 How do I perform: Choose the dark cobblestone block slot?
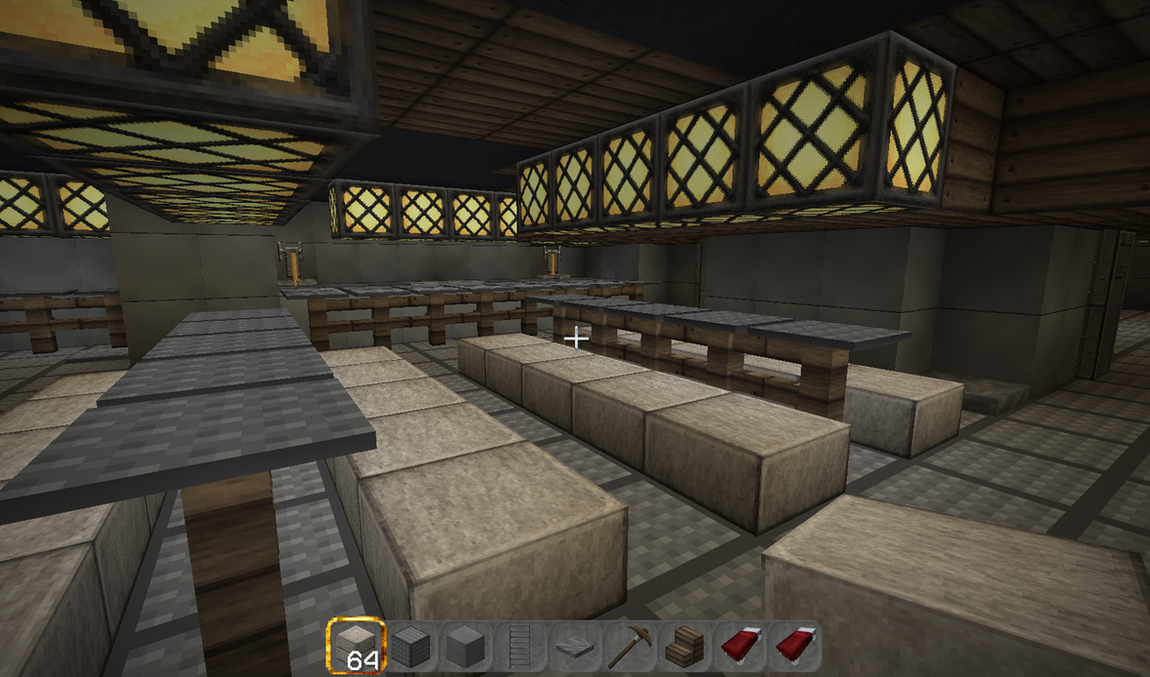410,645
